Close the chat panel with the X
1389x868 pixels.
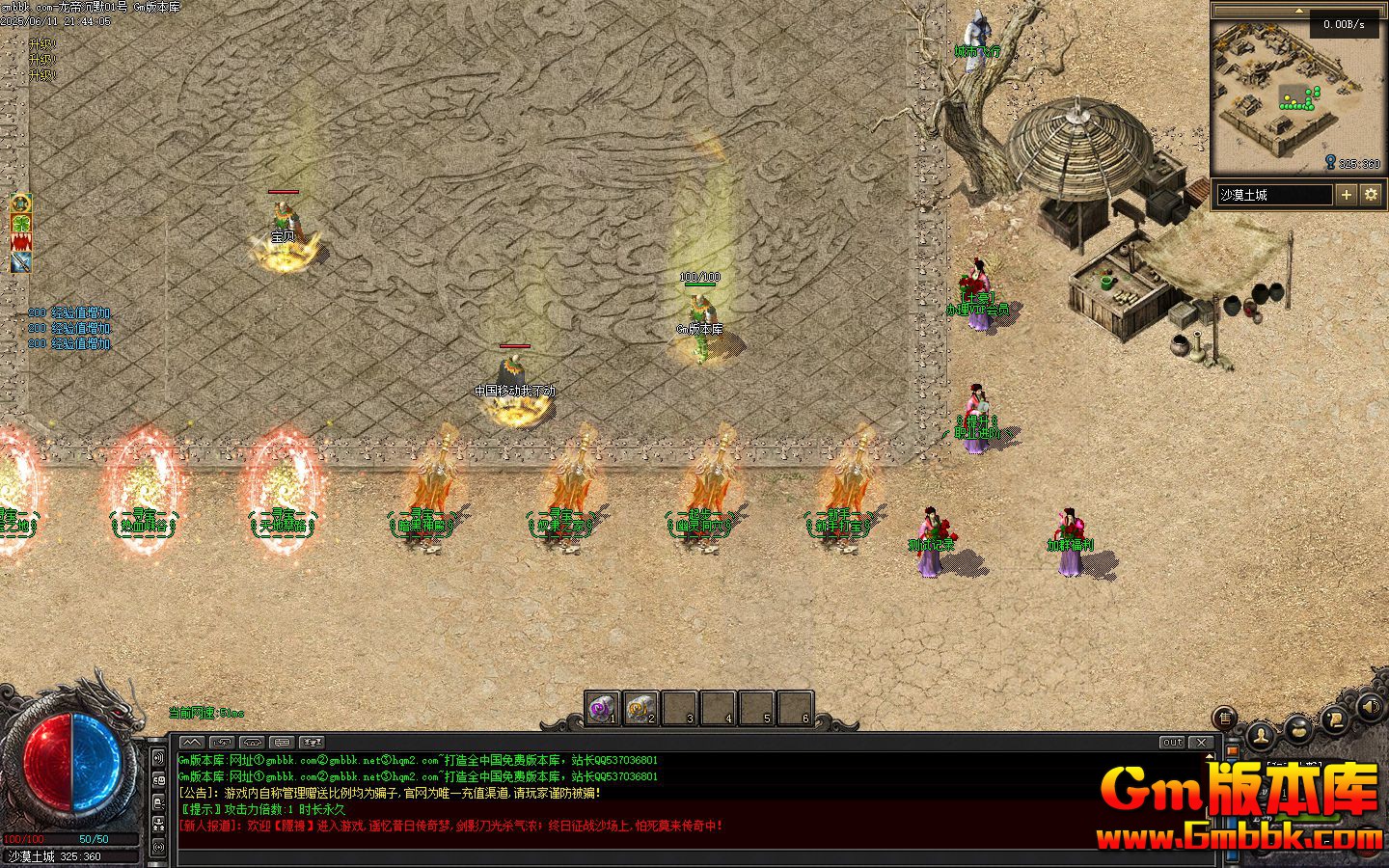pos(1201,743)
